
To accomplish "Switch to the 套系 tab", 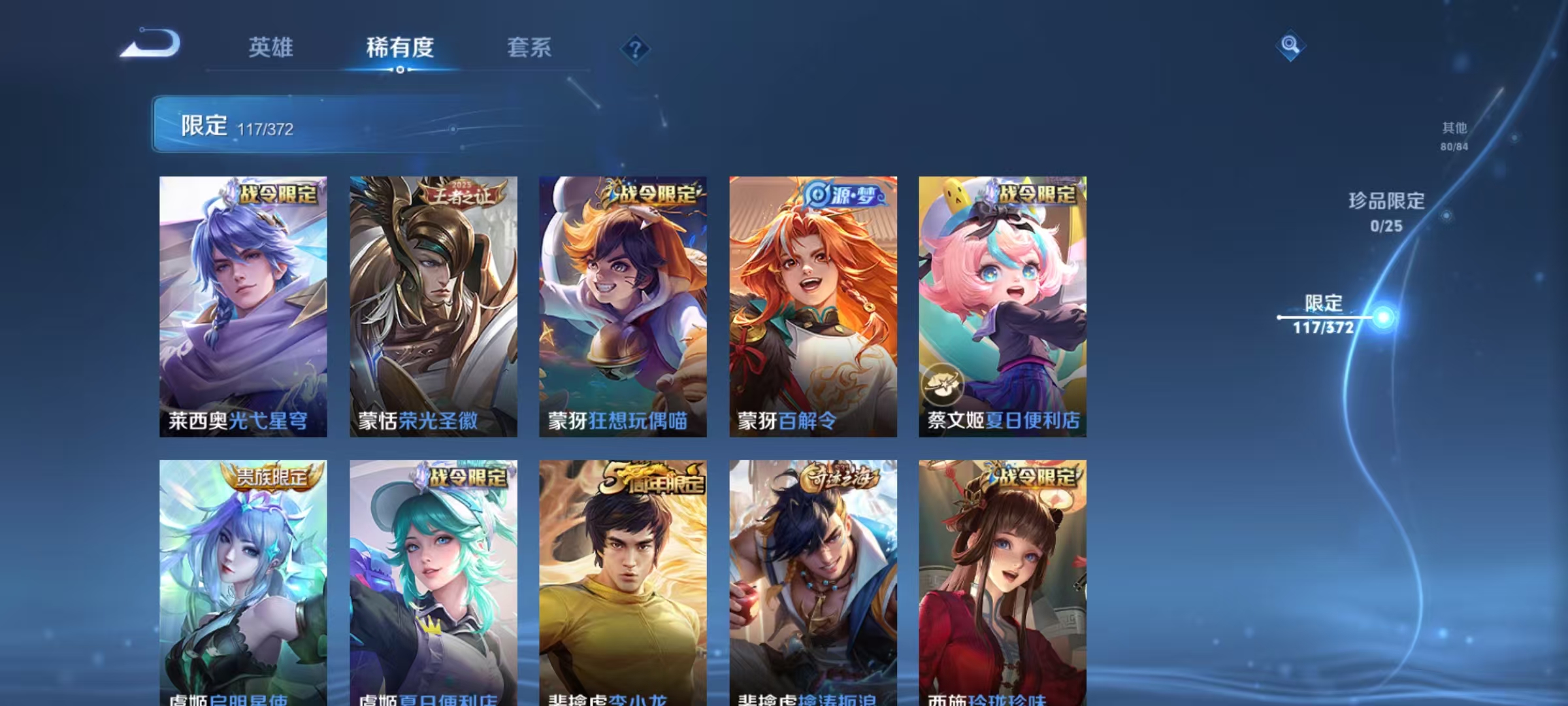I will pos(529,47).
